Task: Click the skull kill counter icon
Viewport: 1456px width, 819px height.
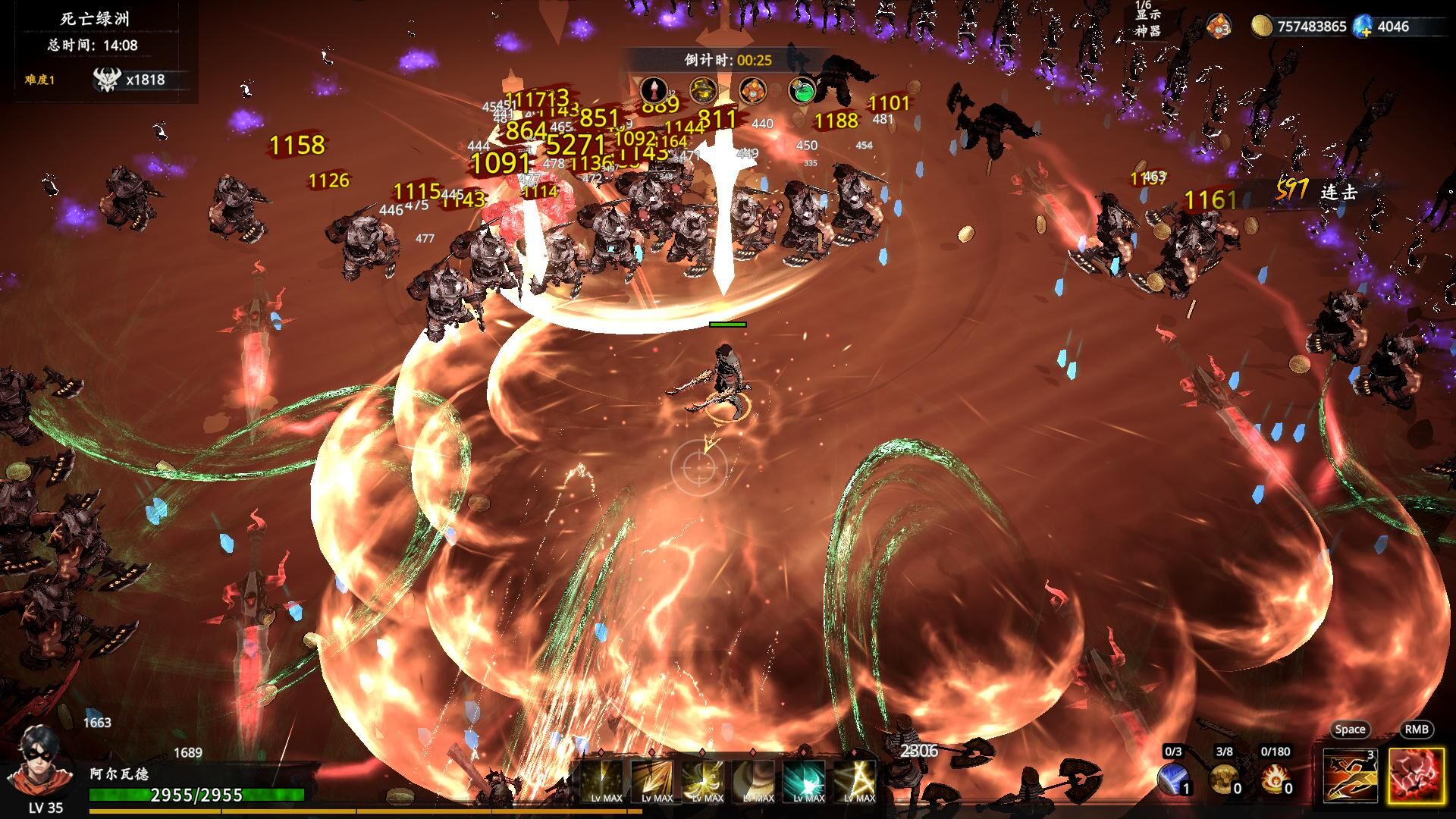Action: [106, 80]
